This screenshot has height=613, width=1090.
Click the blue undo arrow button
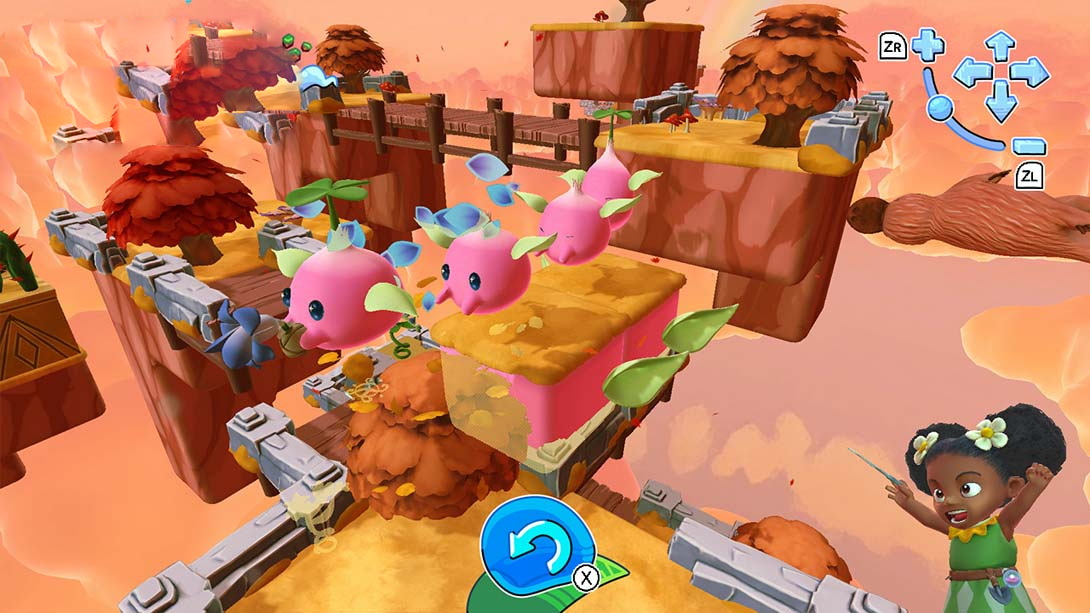click(x=532, y=547)
